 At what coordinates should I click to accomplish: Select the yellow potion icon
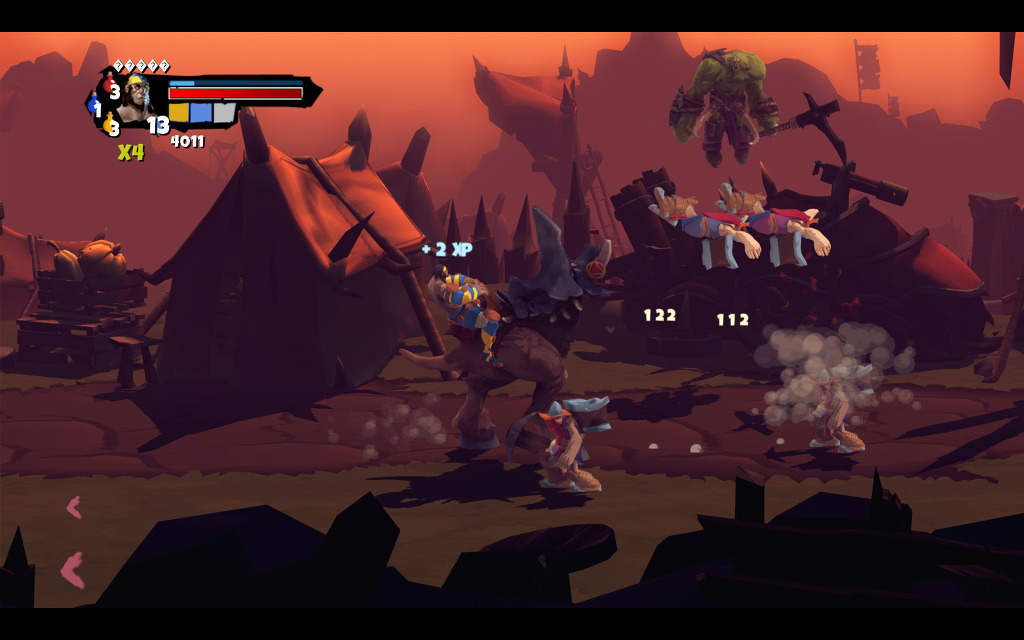point(108,124)
